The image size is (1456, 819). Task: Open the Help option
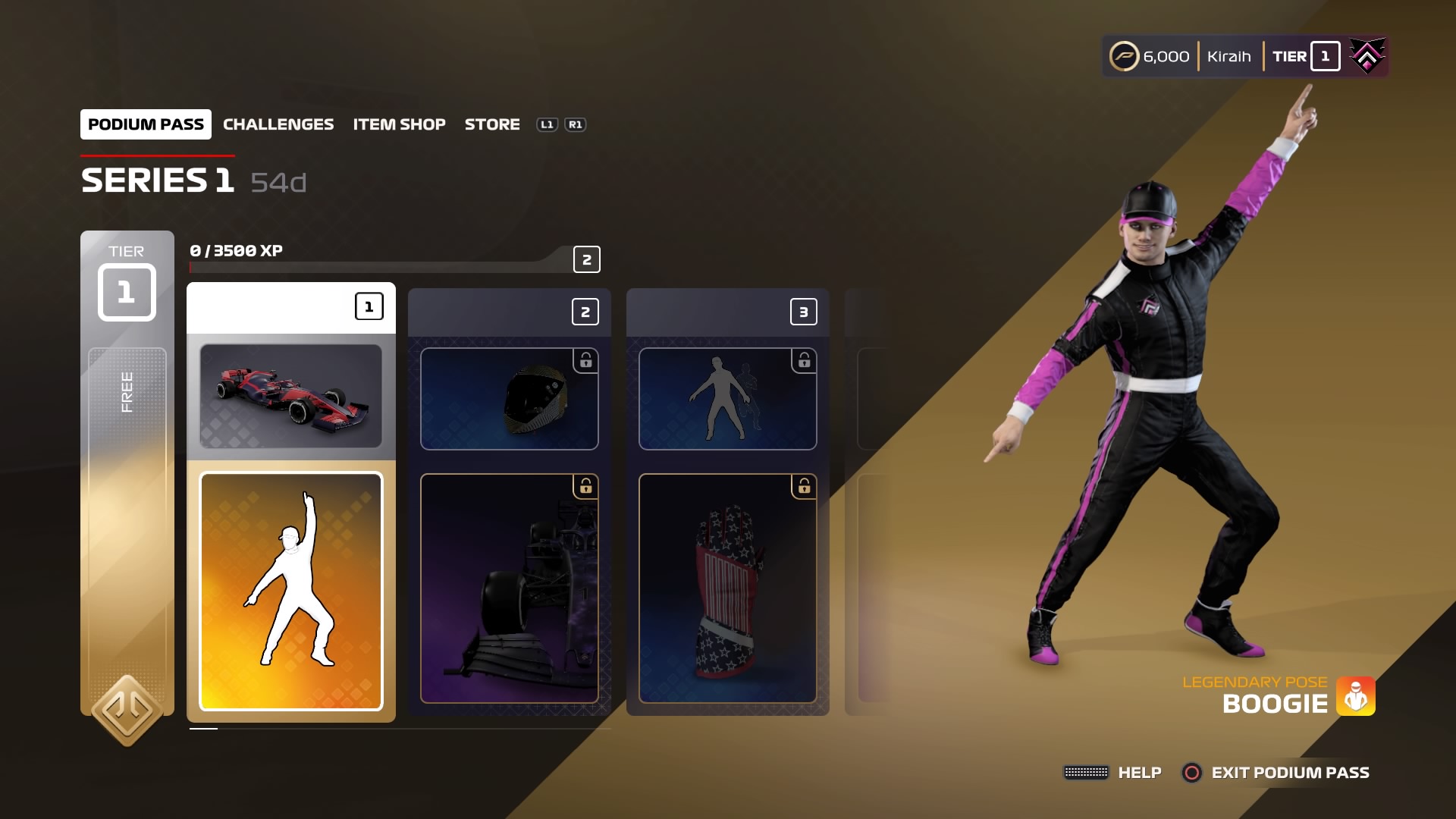[1113, 773]
